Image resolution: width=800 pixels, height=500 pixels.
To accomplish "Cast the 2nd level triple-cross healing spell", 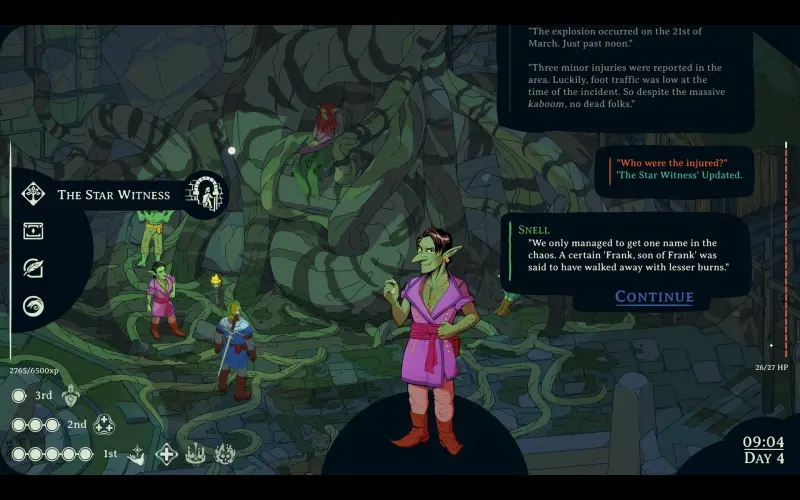I will coord(105,425).
